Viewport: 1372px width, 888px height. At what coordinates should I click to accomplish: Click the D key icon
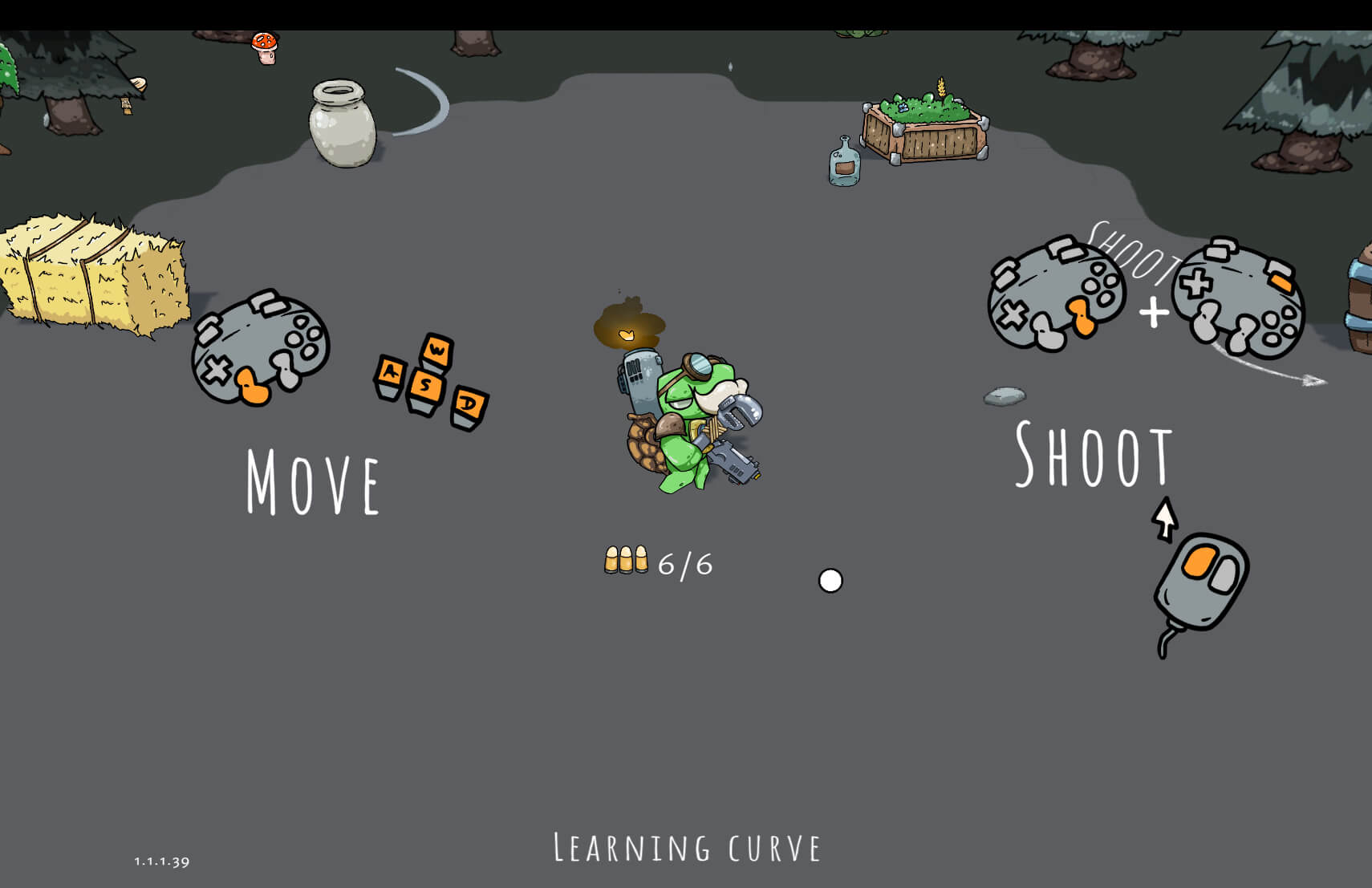tap(471, 404)
